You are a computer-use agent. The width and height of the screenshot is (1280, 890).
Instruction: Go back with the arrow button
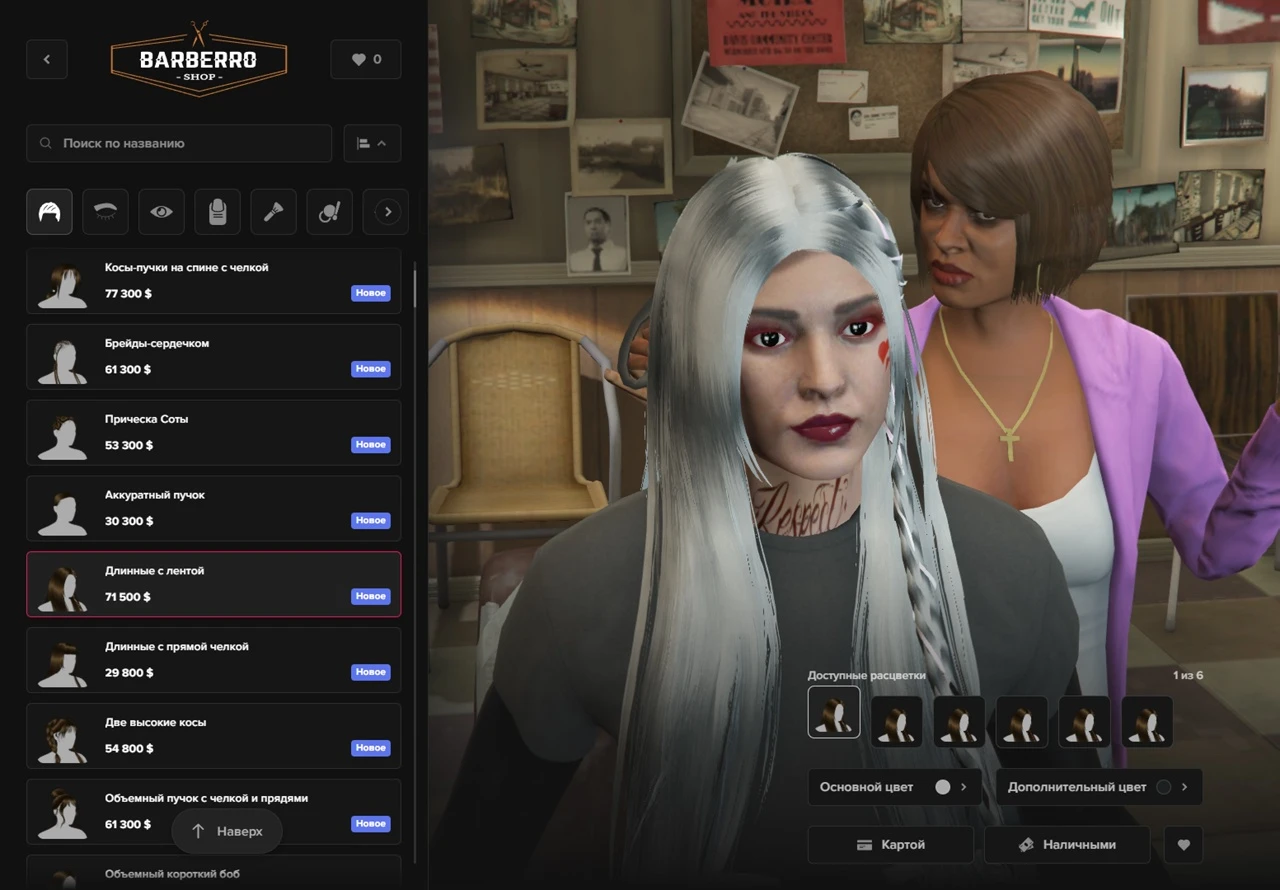47,59
